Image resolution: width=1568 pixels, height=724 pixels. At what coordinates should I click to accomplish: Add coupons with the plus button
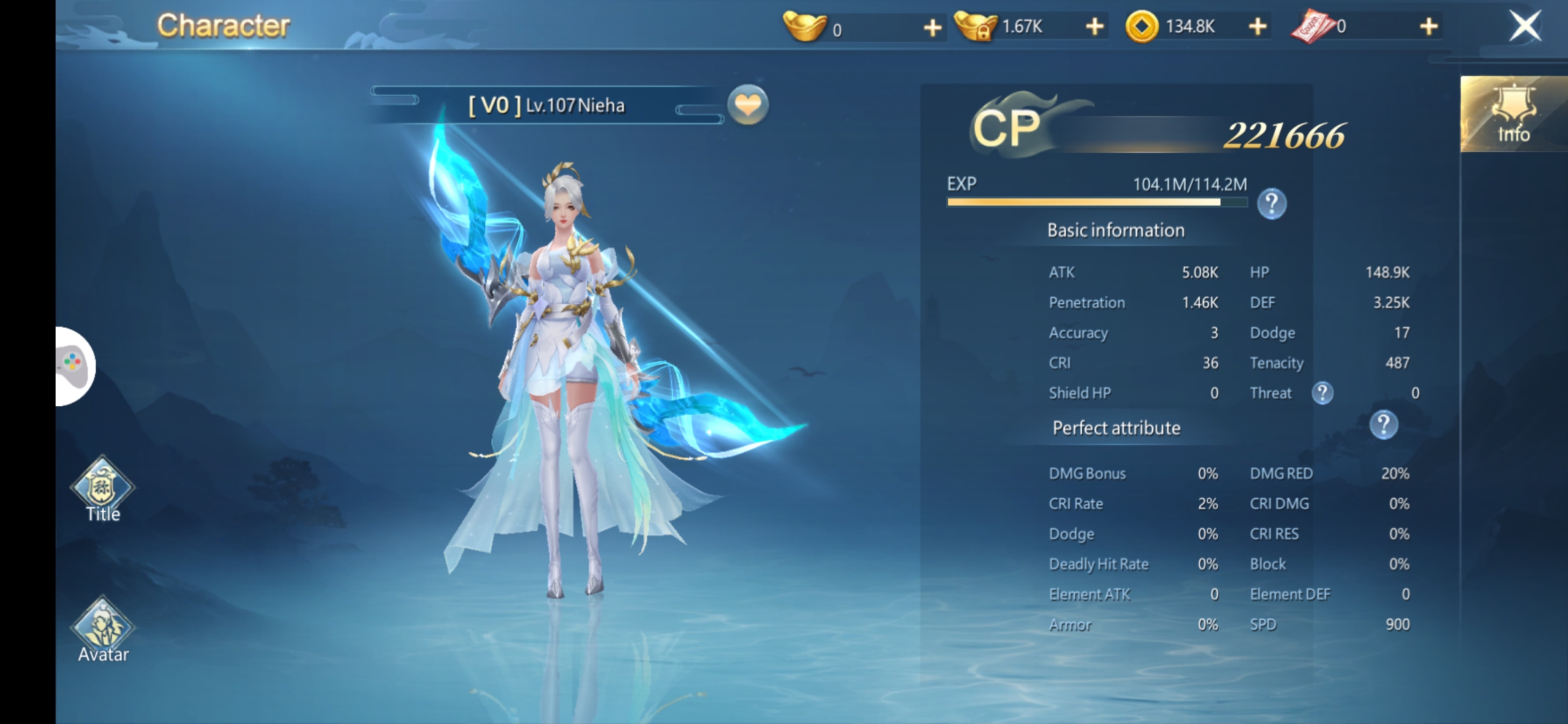point(1429,27)
